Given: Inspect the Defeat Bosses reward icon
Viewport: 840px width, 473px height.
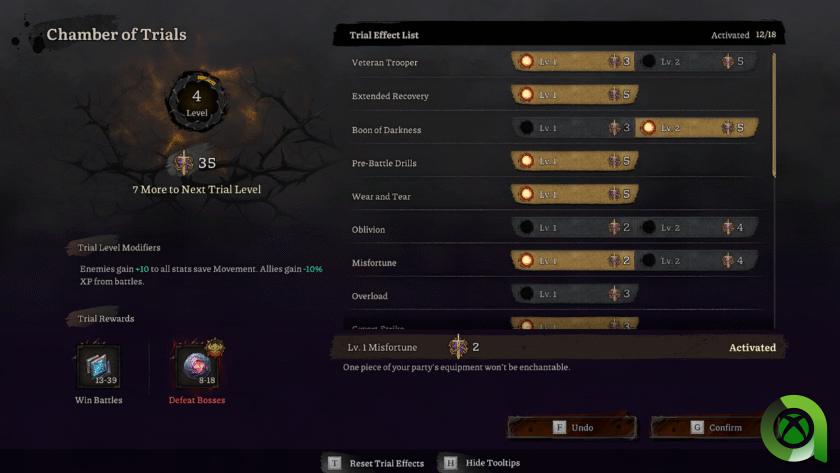Looking at the screenshot, I should pyautogui.click(x=197, y=367).
